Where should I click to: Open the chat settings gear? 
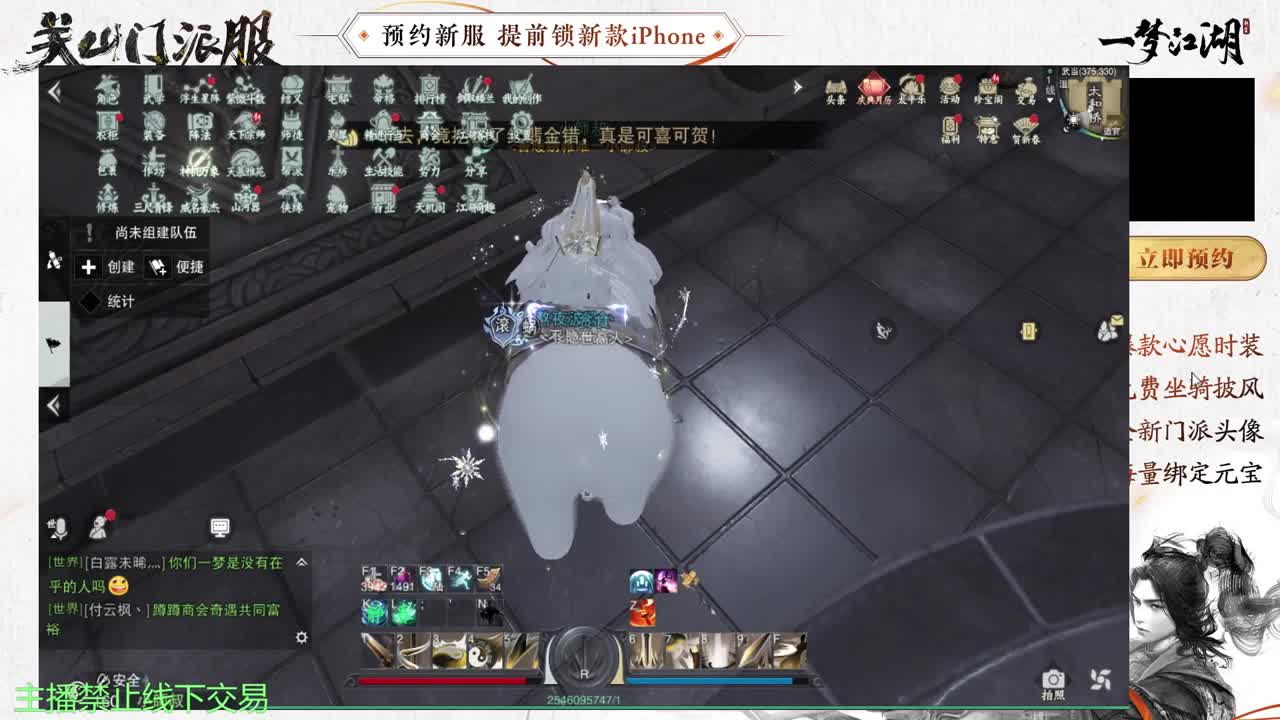[302, 638]
